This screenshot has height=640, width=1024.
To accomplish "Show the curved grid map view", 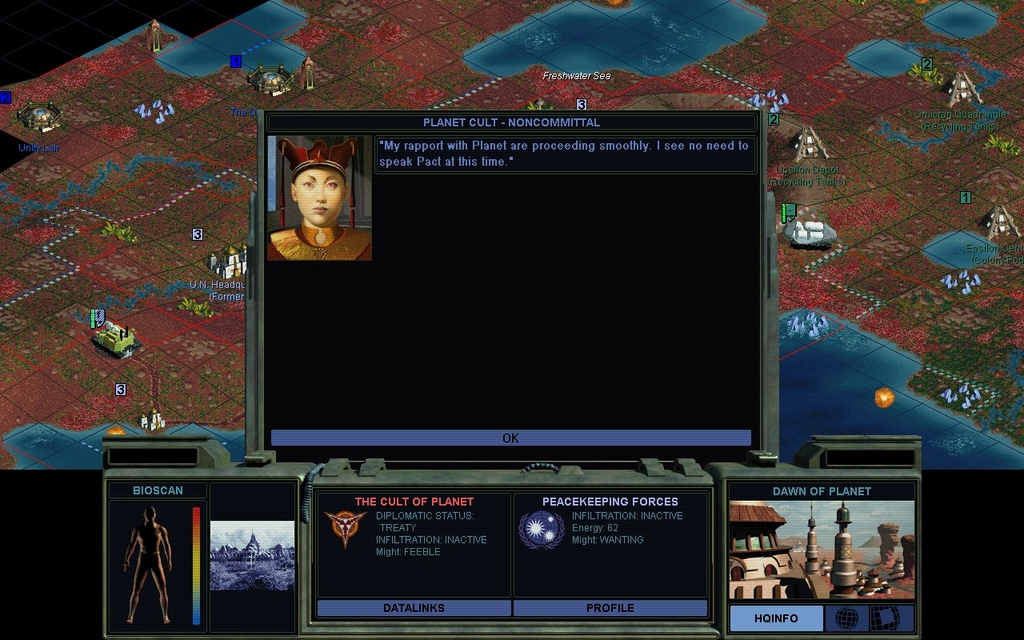I will coord(888,618).
